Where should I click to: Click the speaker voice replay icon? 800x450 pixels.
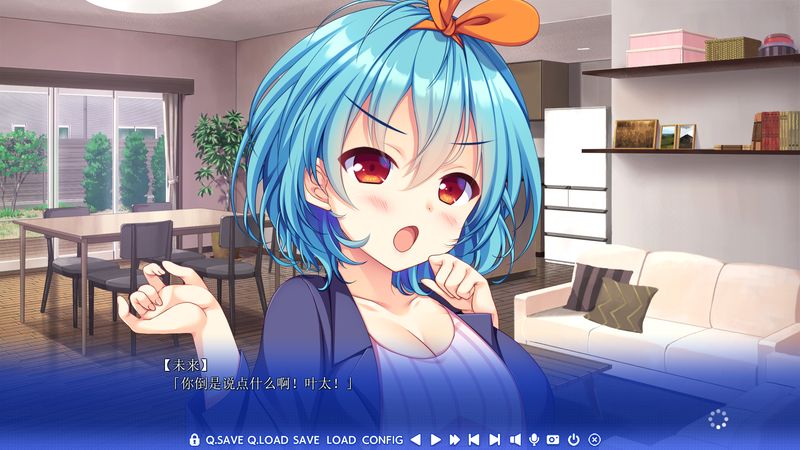tap(515, 440)
